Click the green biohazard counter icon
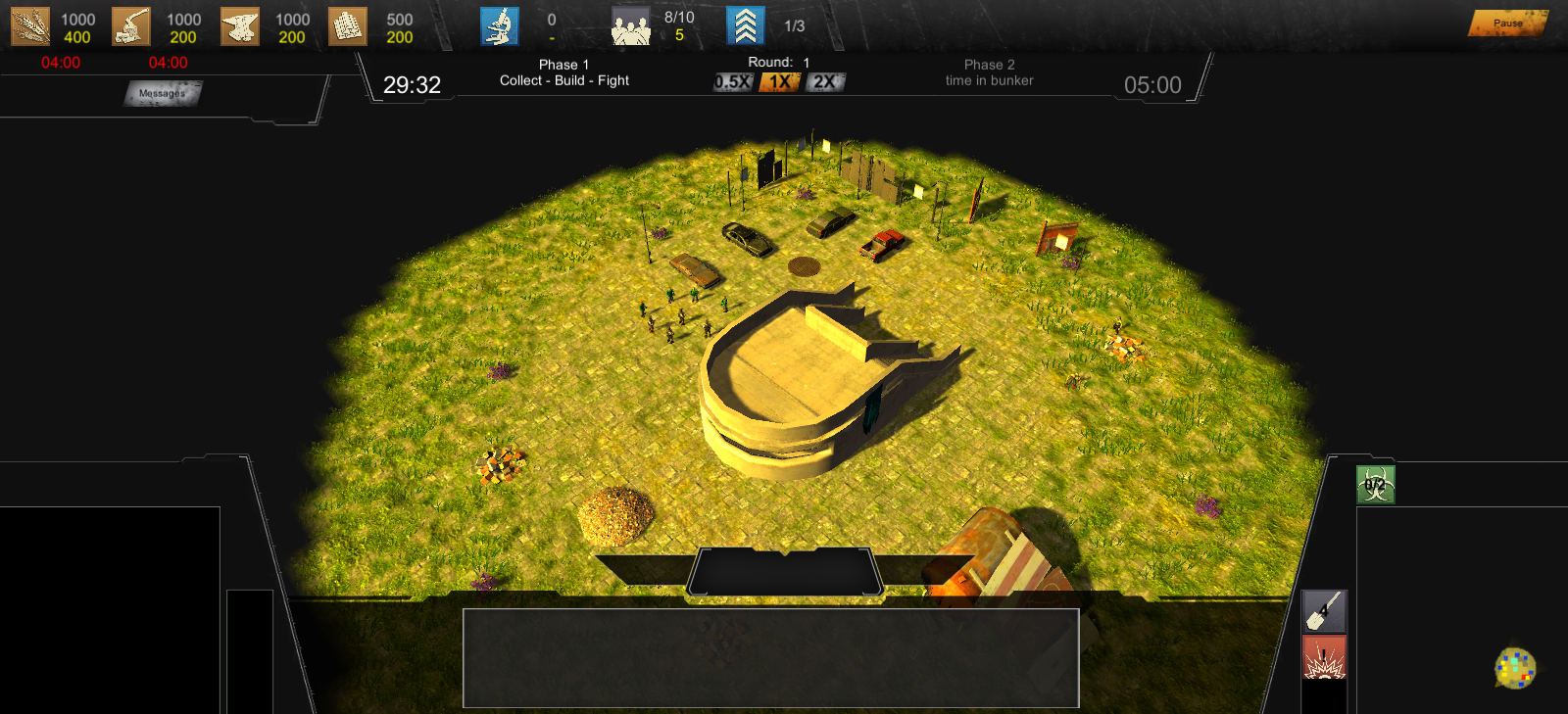This screenshot has height=714, width=1568. [1375, 485]
